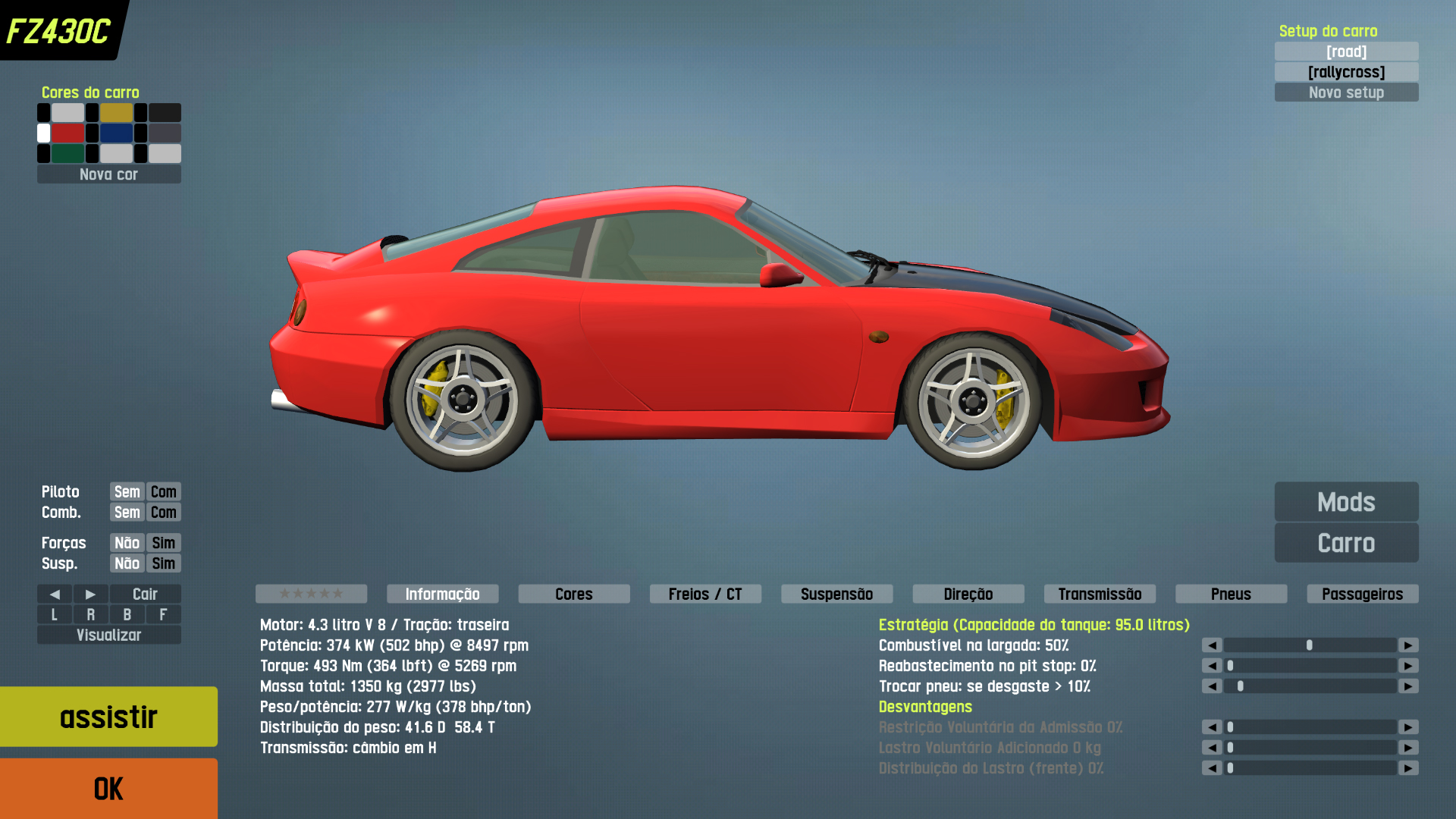Click the yellow assistir button
The image size is (1456, 819).
pyautogui.click(x=108, y=717)
